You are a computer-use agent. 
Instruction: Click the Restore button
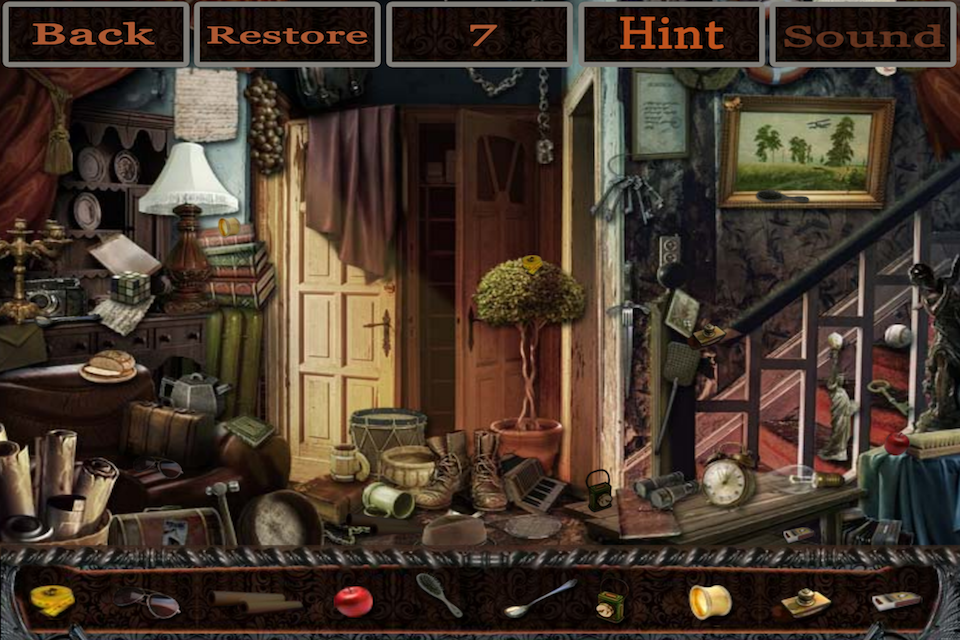click(x=287, y=34)
